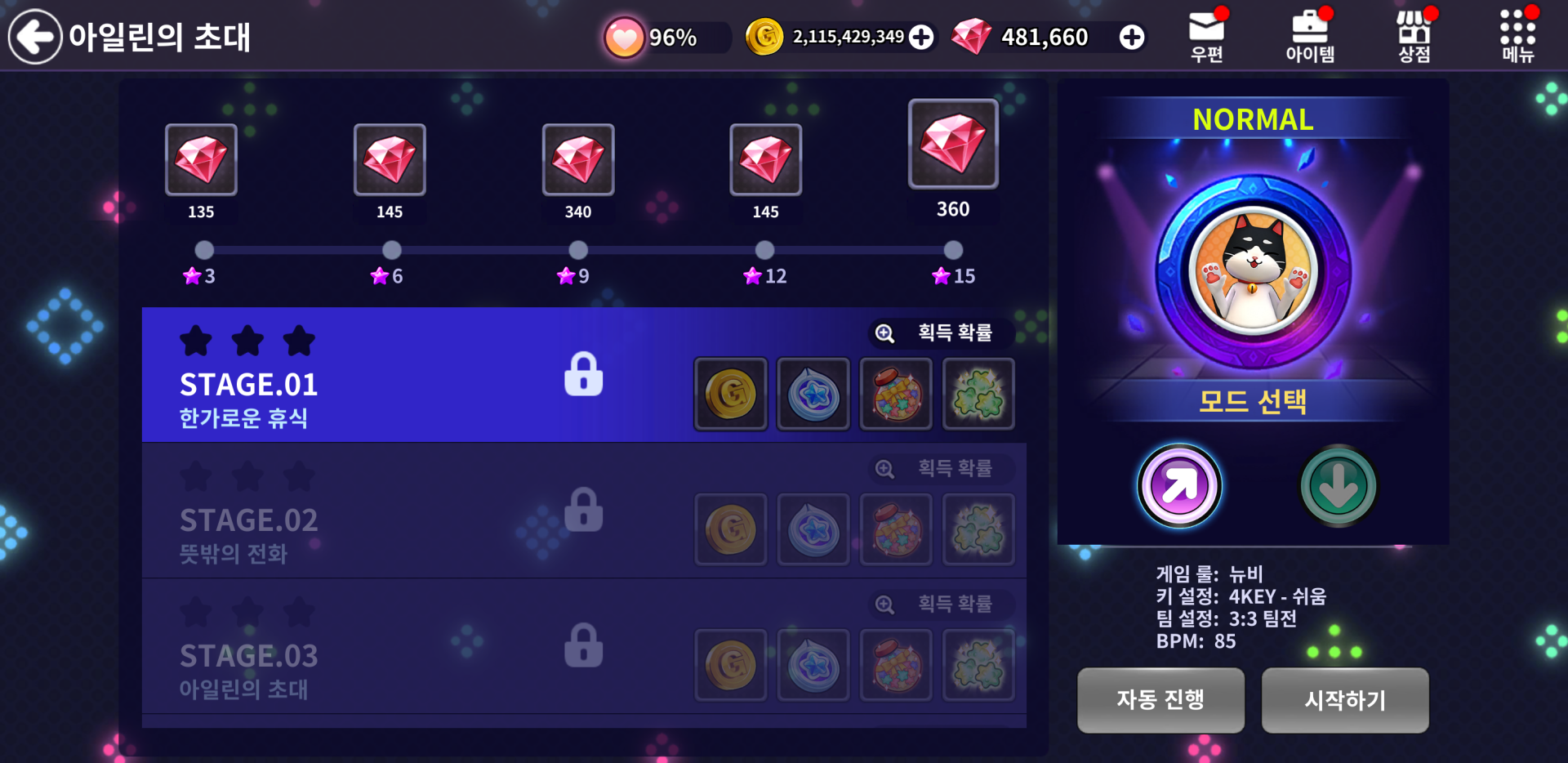
Task: Lower difficulty with the green down arrow
Action: [x=1338, y=486]
